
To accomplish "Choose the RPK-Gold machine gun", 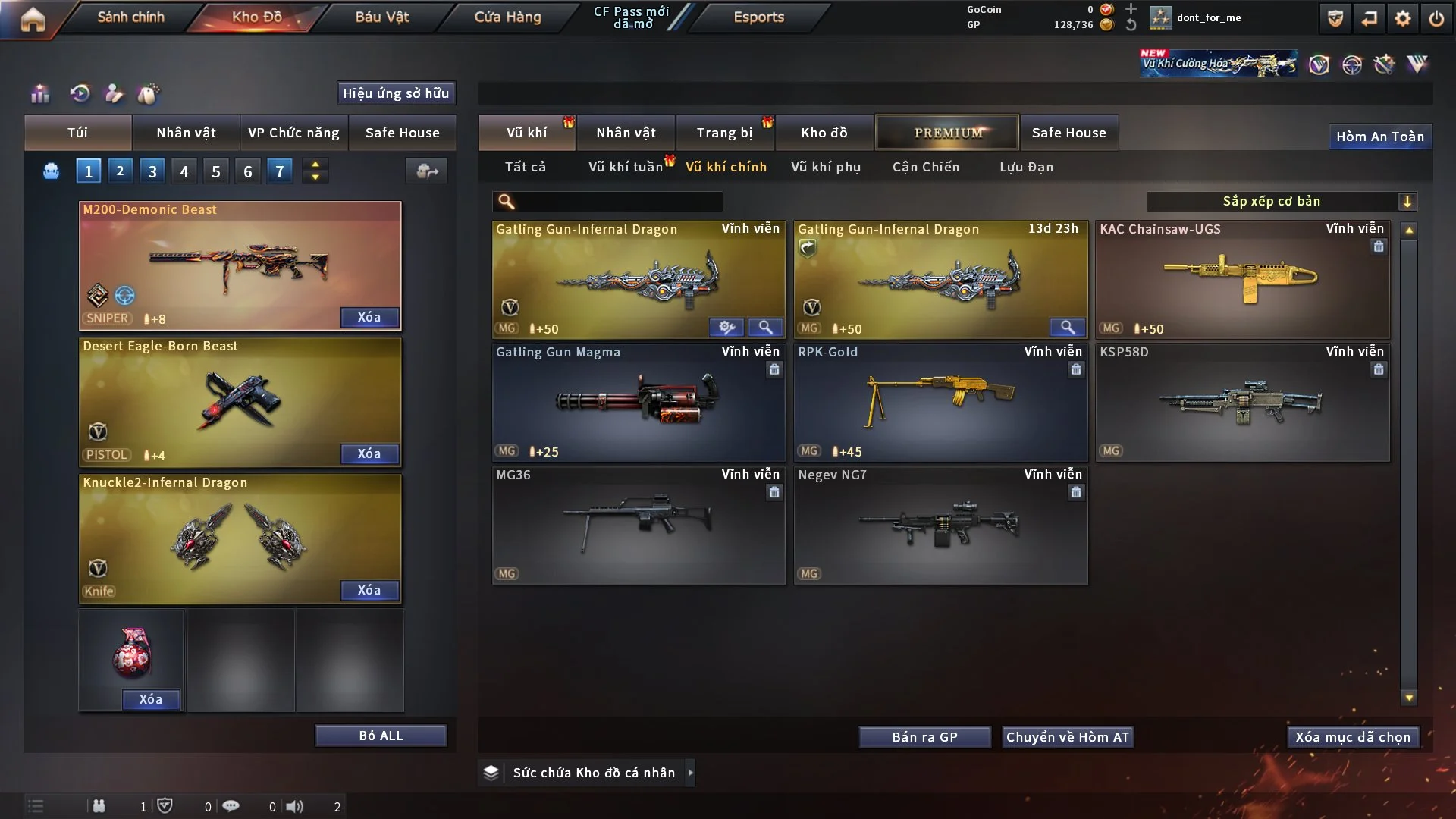I will [x=940, y=402].
